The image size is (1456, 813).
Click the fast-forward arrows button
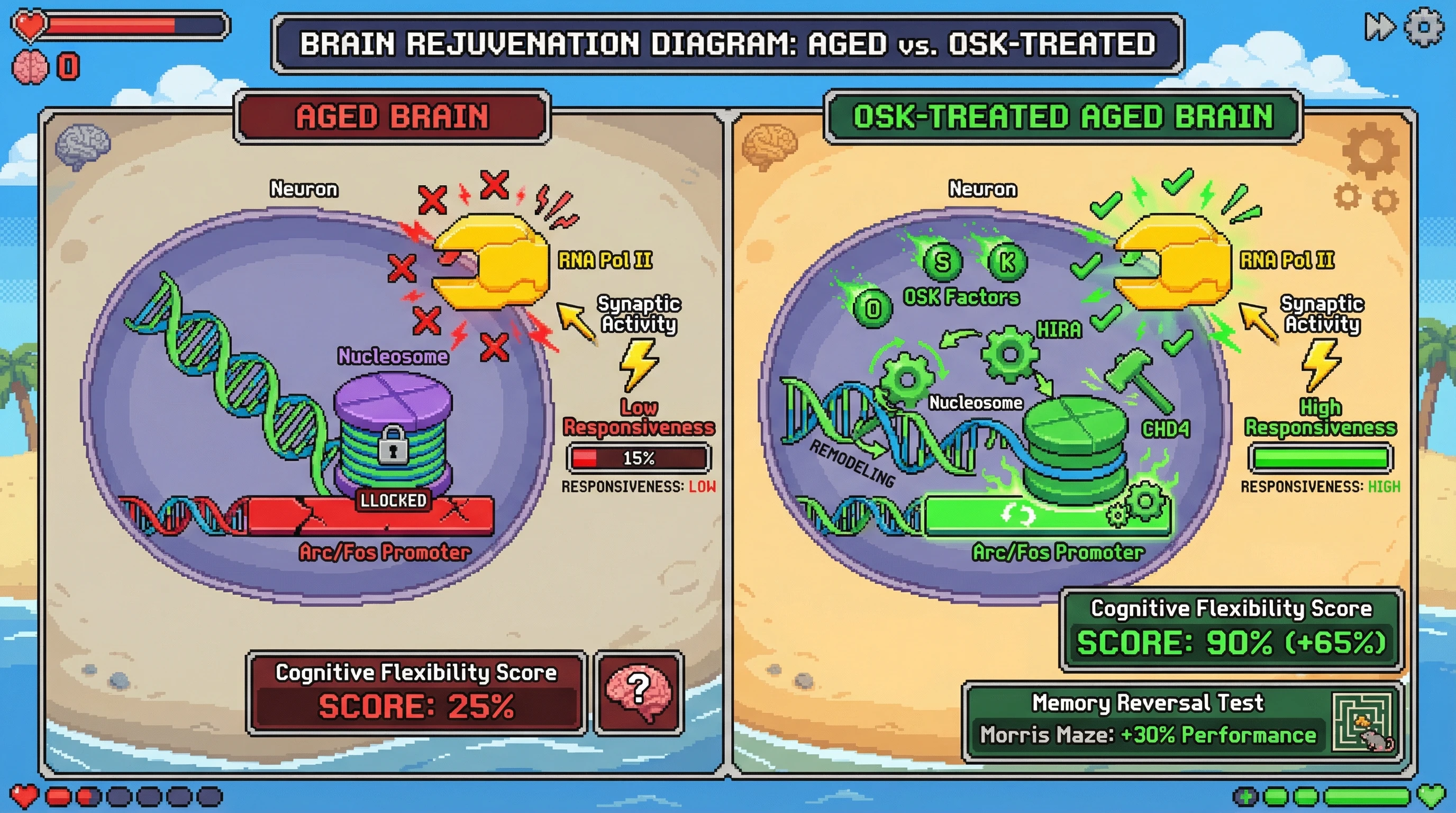(1379, 26)
